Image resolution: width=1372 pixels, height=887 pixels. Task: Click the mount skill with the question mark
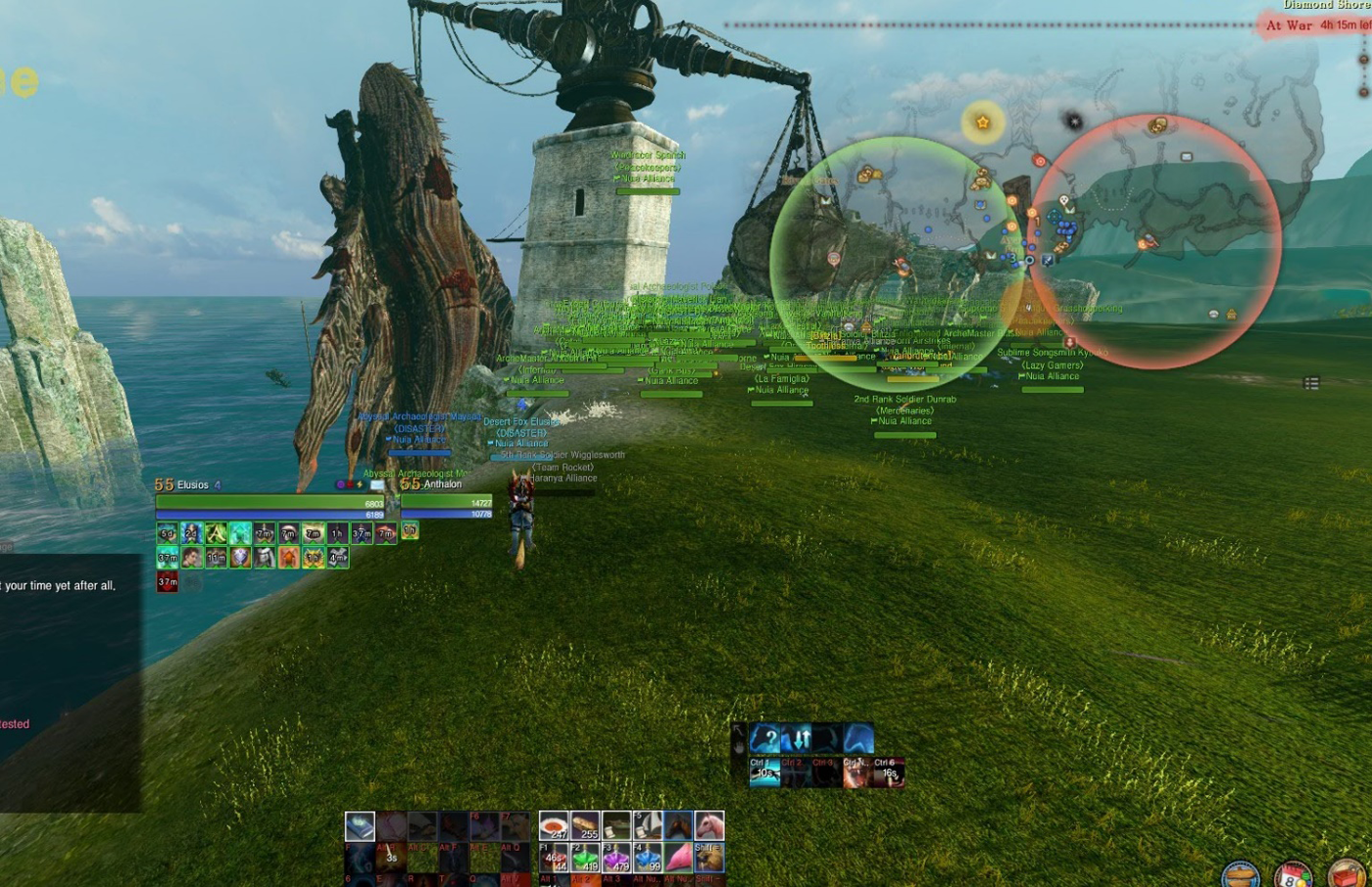(x=765, y=738)
